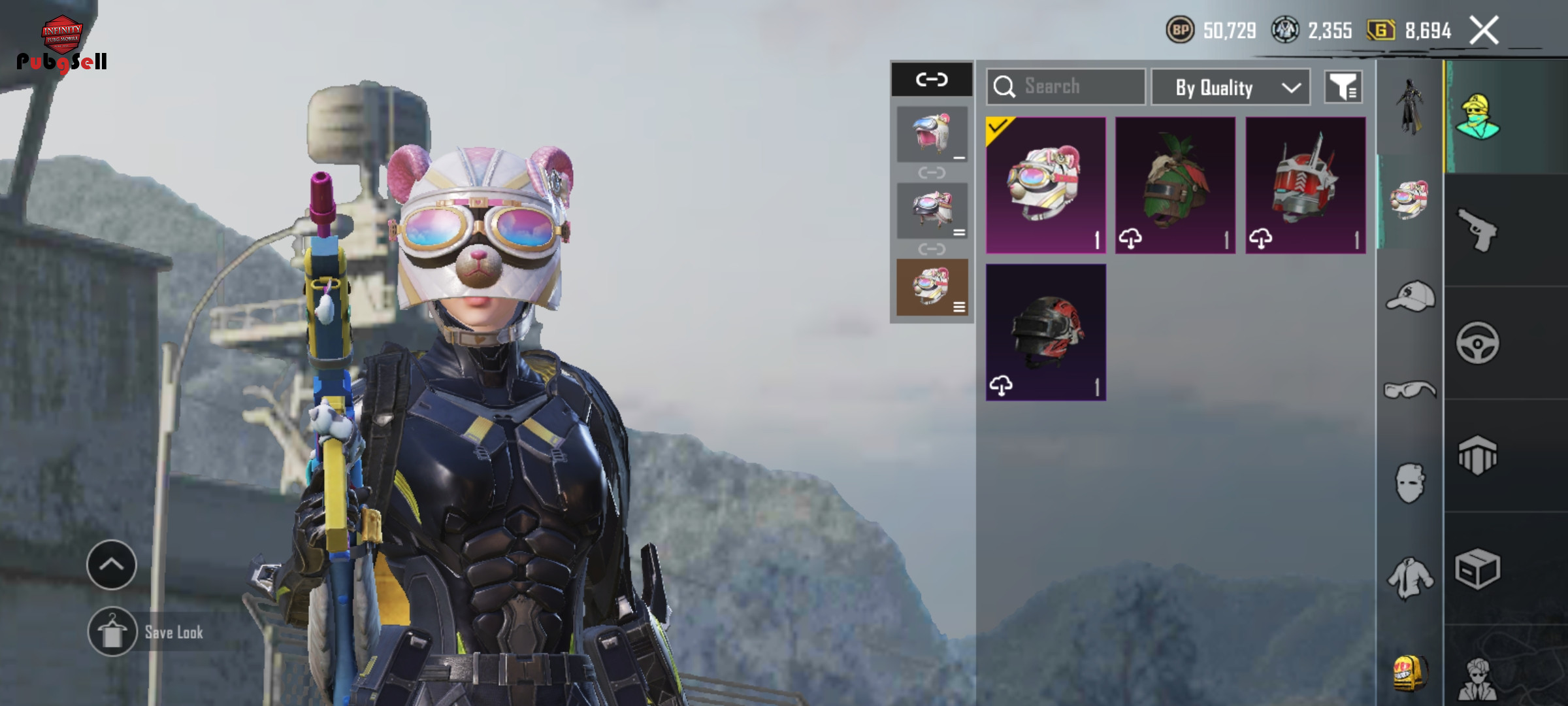Pick the red and white robot helmet

pyautogui.click(x=1305, y=185)
